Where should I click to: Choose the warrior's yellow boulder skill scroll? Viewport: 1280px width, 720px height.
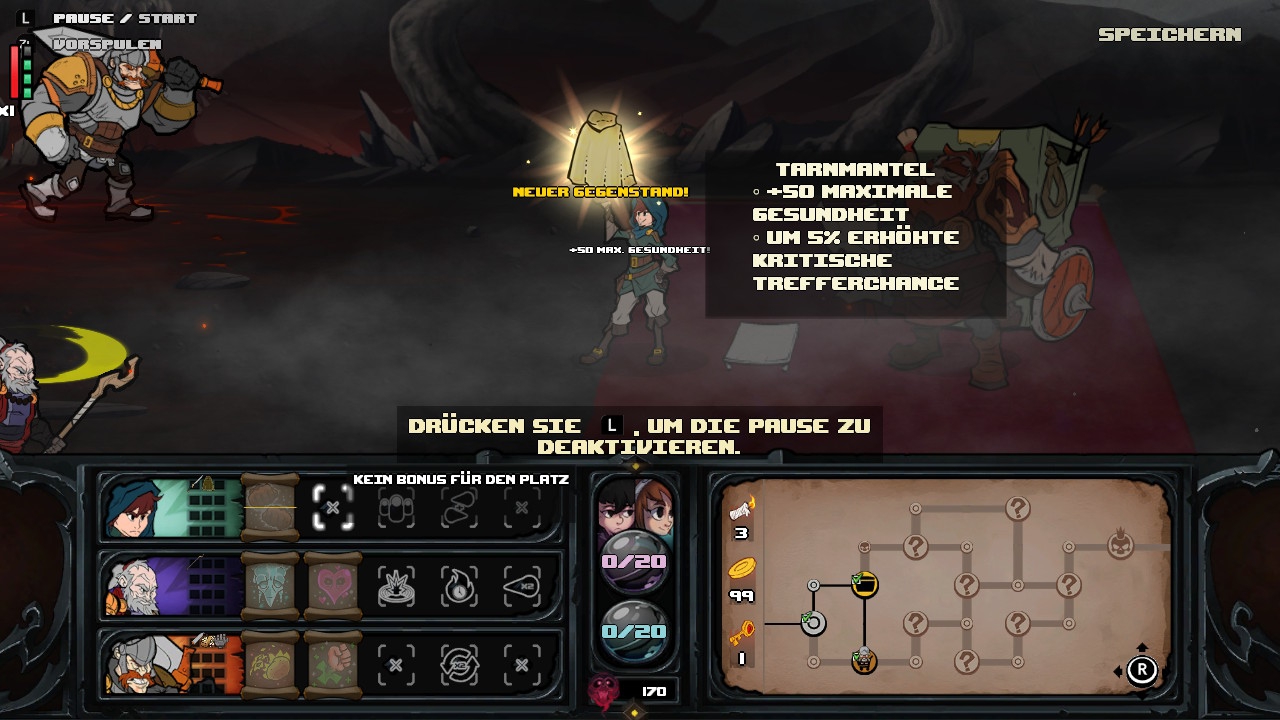pyautogui.click(x=270, y=663)
